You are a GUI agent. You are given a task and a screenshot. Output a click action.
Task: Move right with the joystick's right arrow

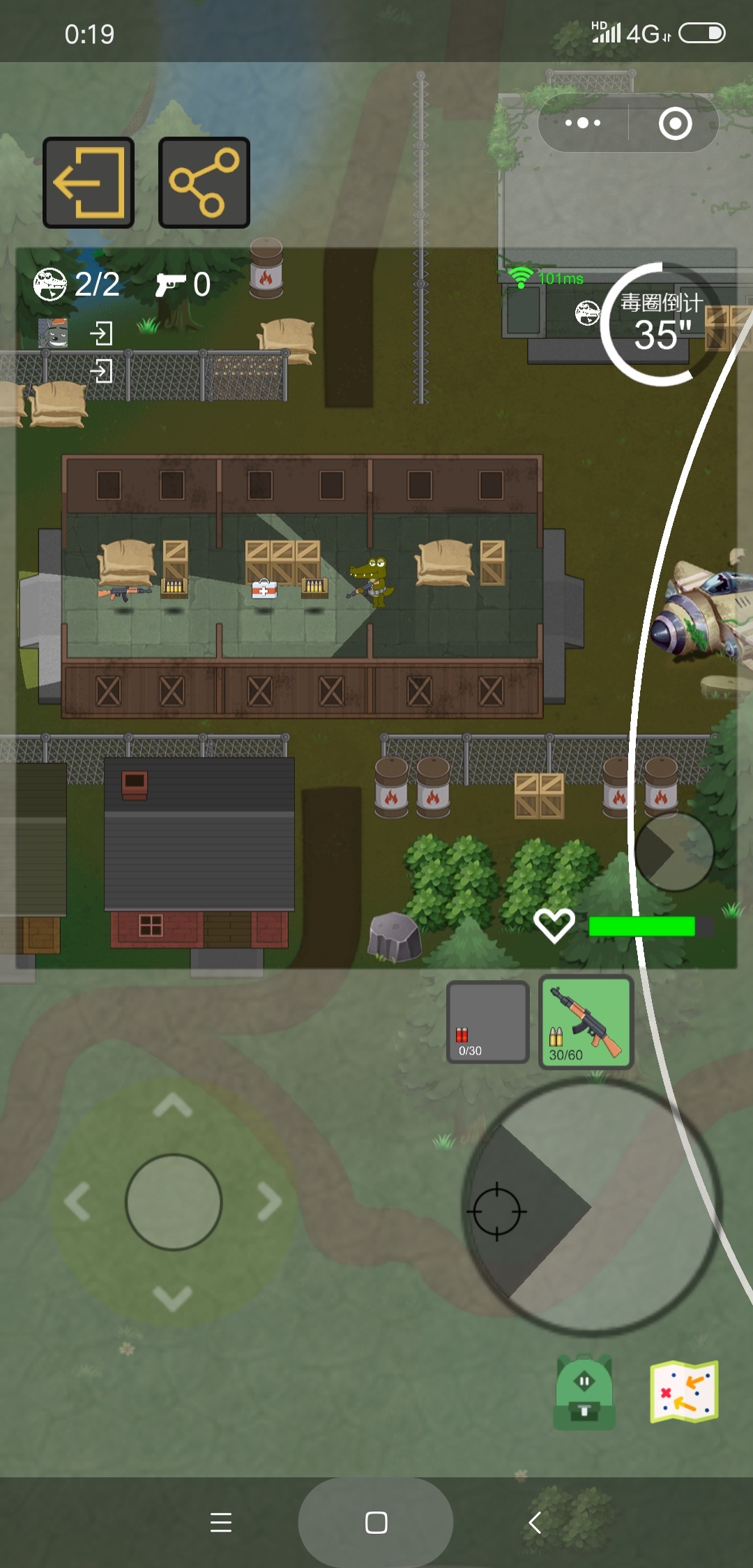click(270, 1202)
